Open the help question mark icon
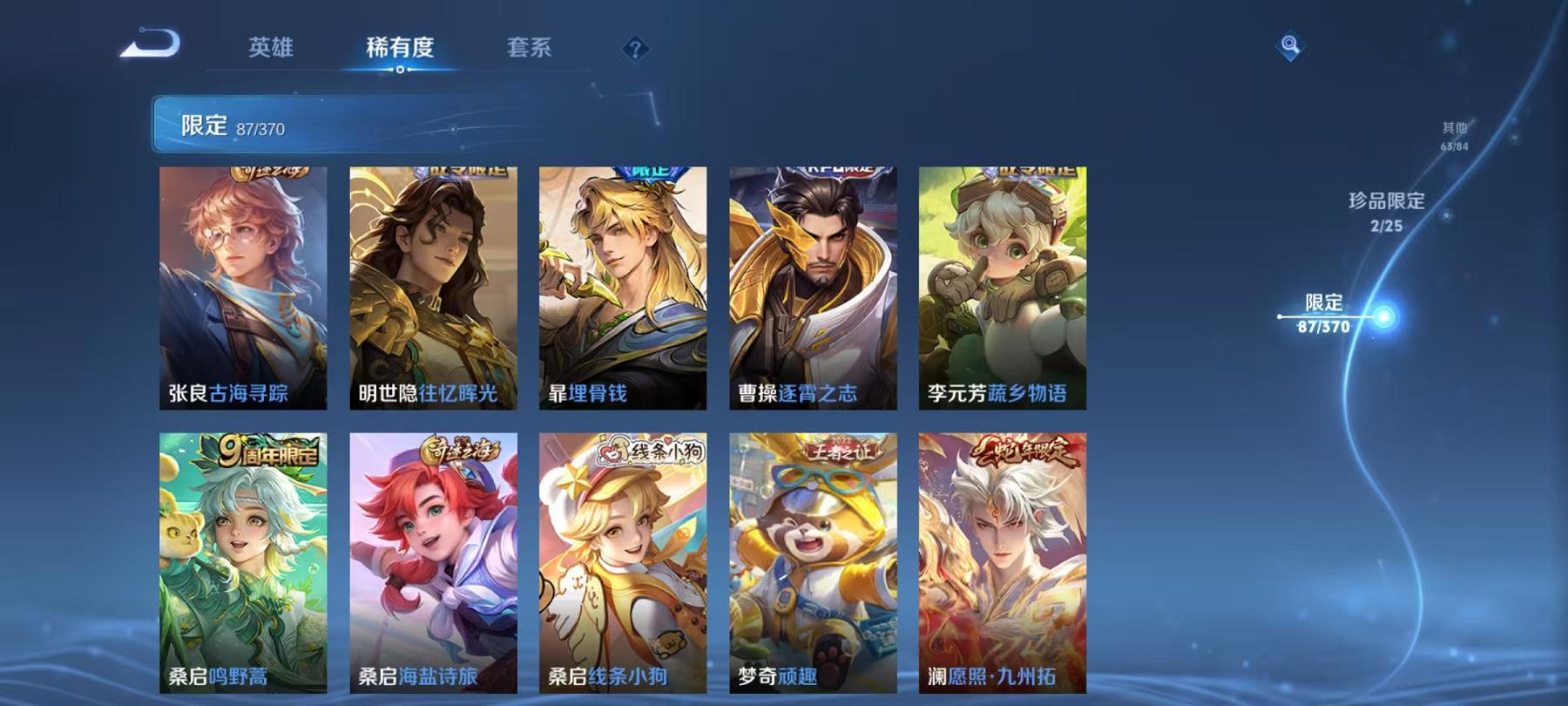Image resolution: width=1568 pixels, height=706 pixels. point(635,48)
